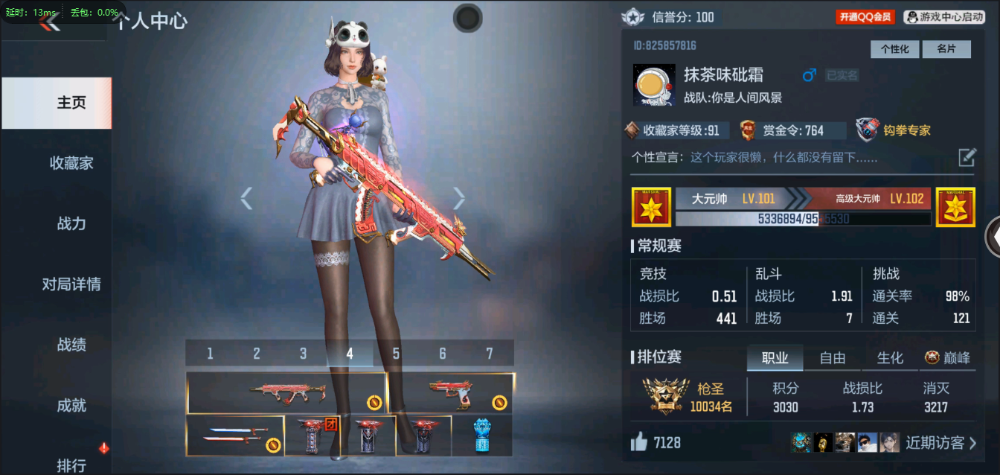Open the 战绩 records page
The height and width of the screenshot is (475, 1000).
71,345
